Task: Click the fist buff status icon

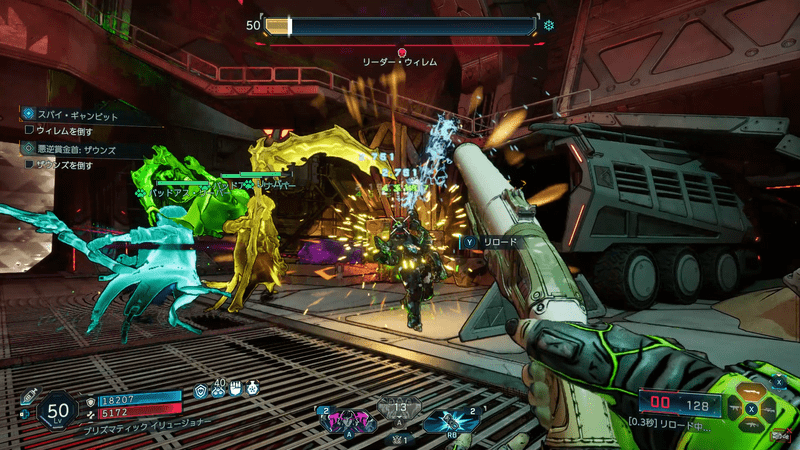Action: click(237, 388)
